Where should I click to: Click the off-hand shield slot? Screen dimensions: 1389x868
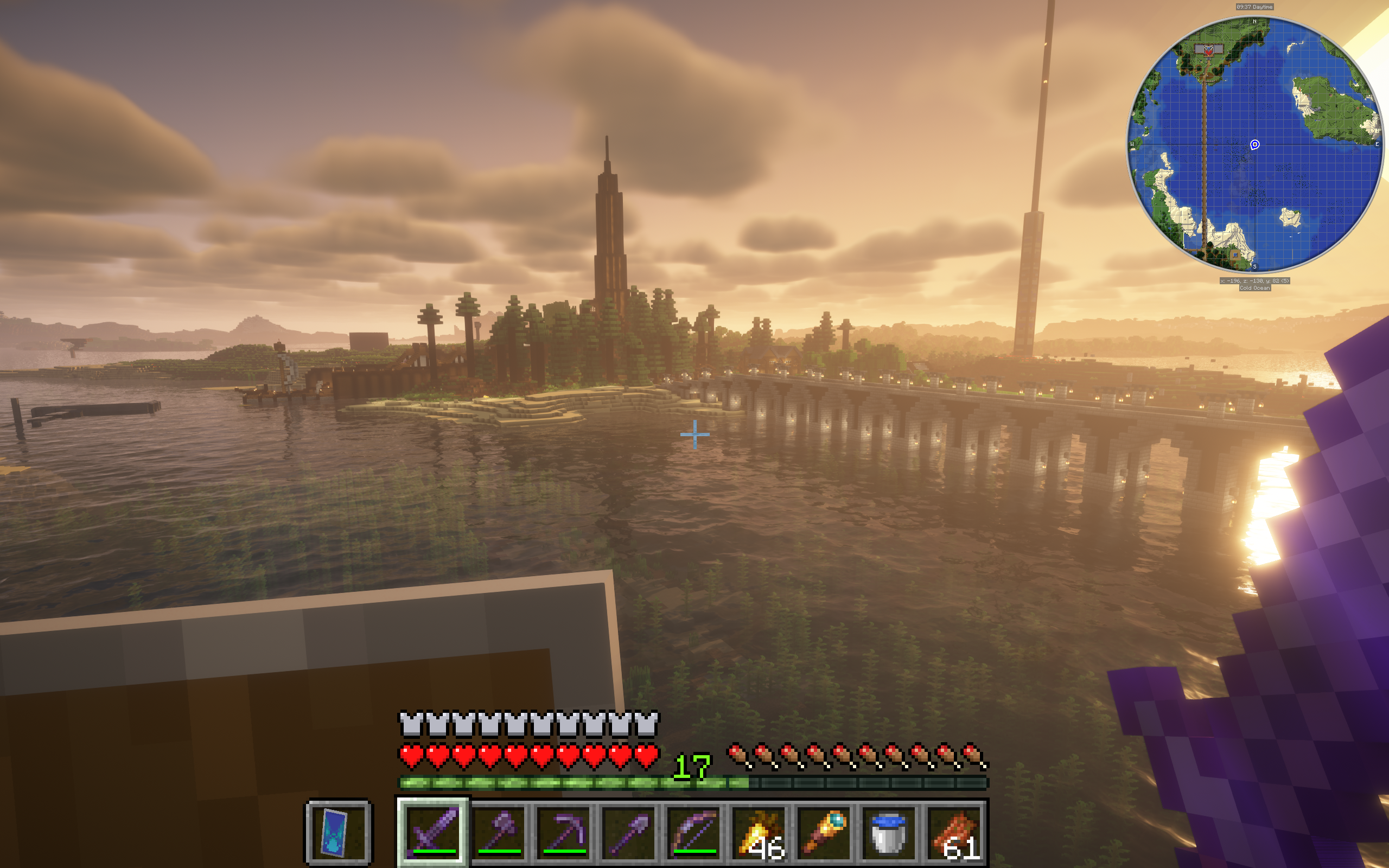pos(339,832)
